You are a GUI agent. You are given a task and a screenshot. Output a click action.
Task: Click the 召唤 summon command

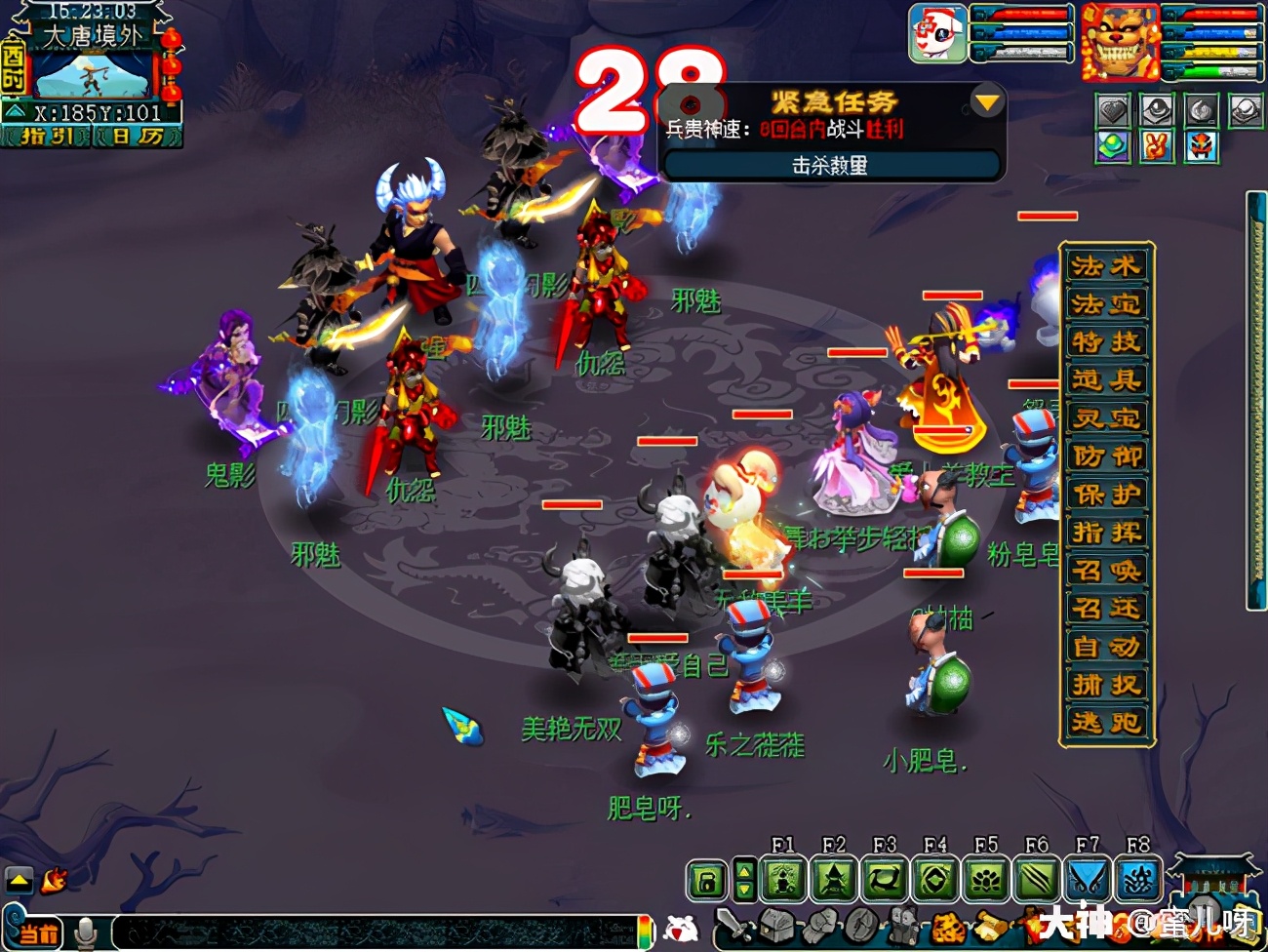[1106, 571]
